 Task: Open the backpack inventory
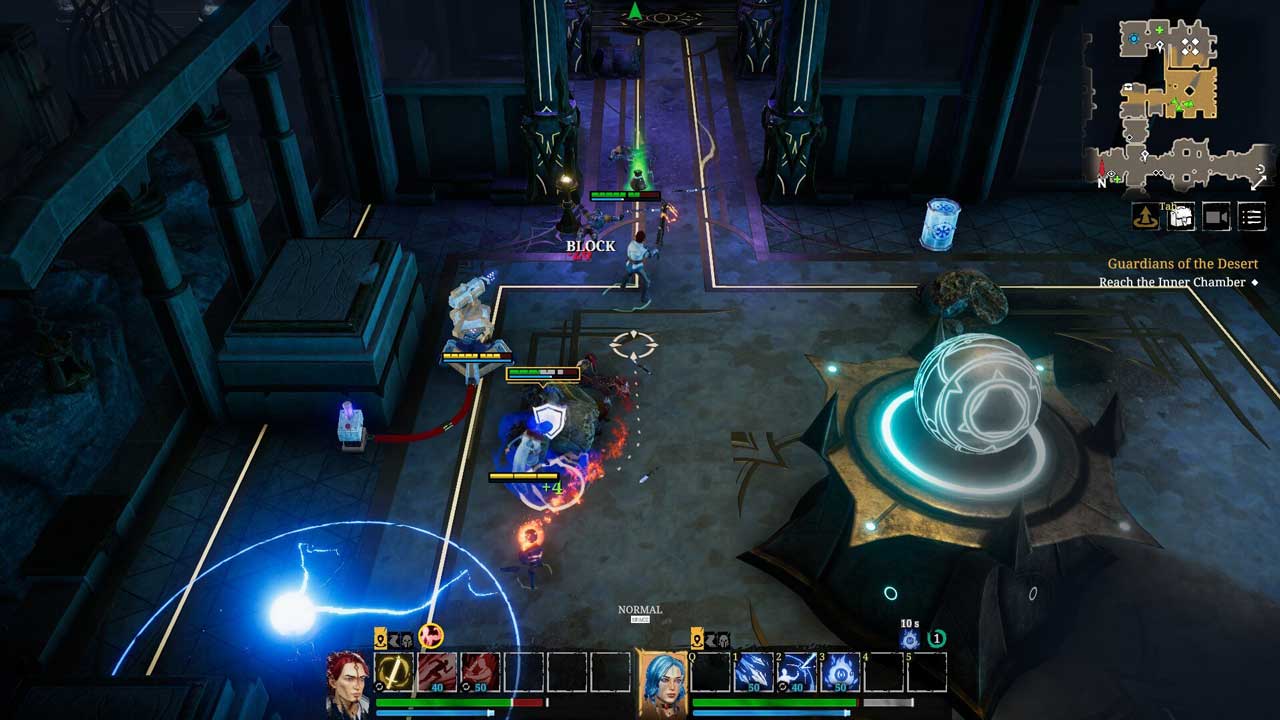click(x=1182, y=217)
